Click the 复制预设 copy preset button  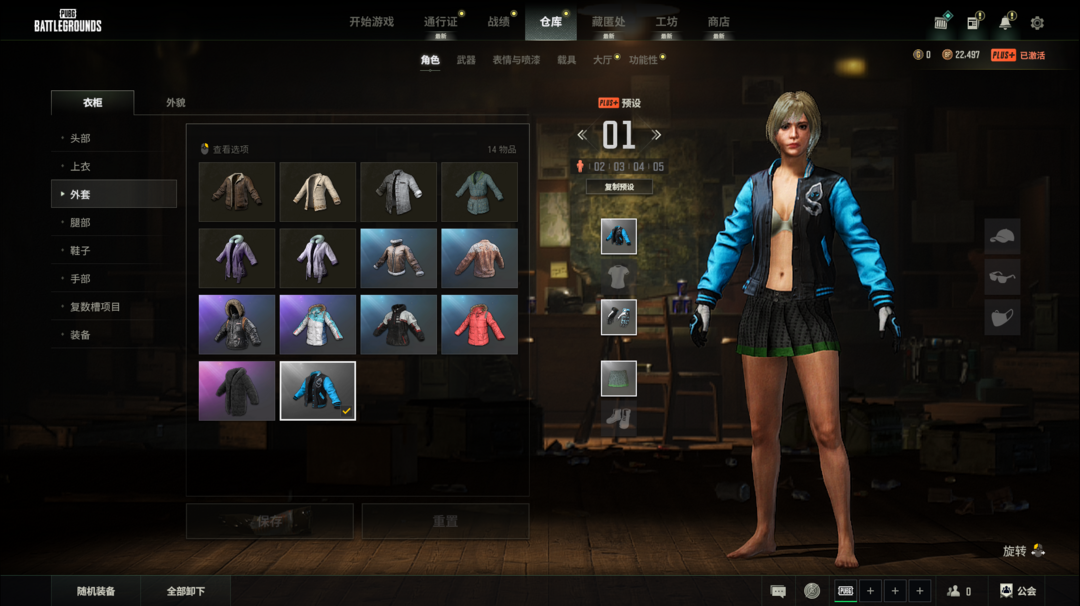click(619, 187)
